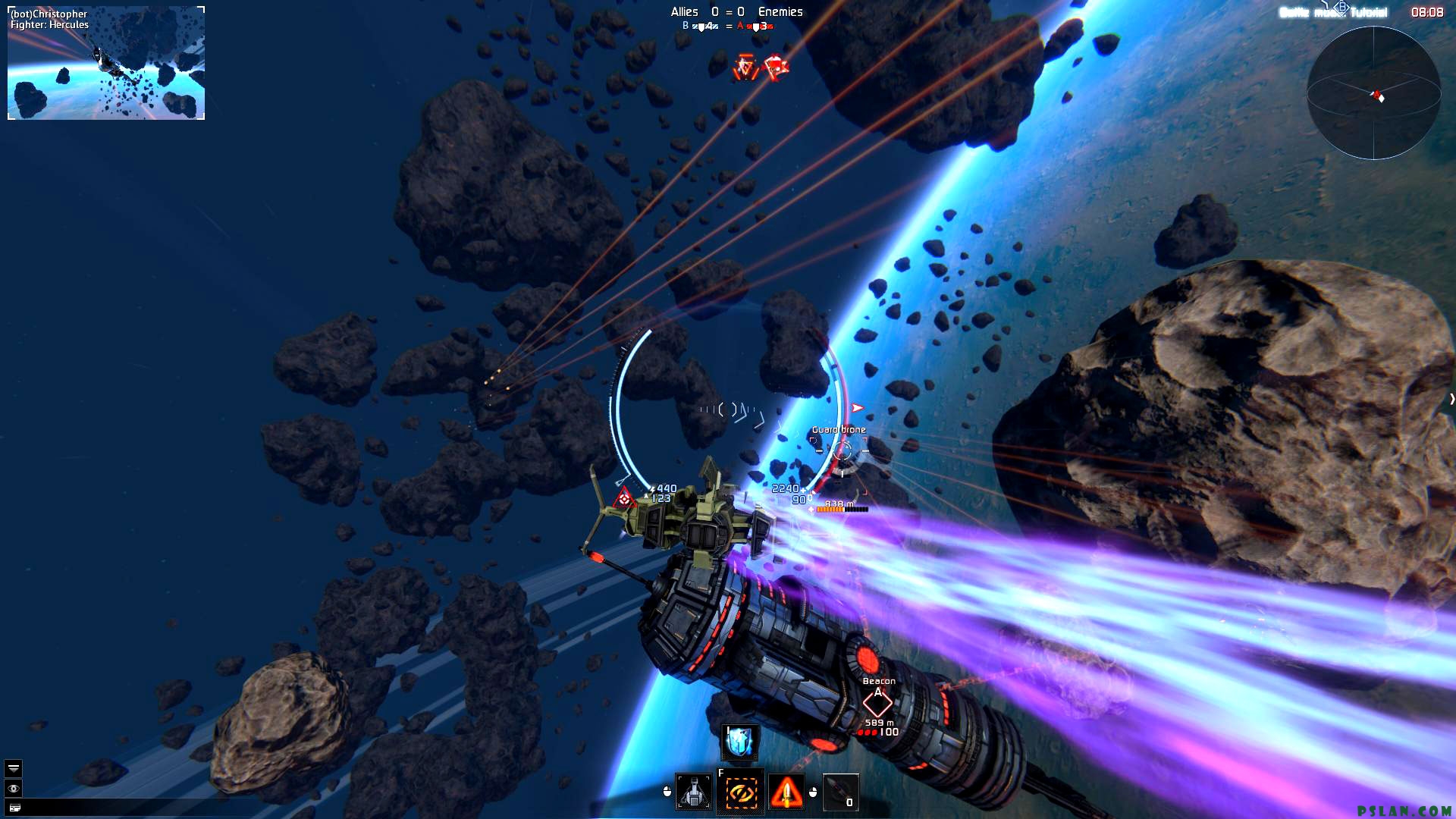Expand the side panel arrow on right edge

1451,399
